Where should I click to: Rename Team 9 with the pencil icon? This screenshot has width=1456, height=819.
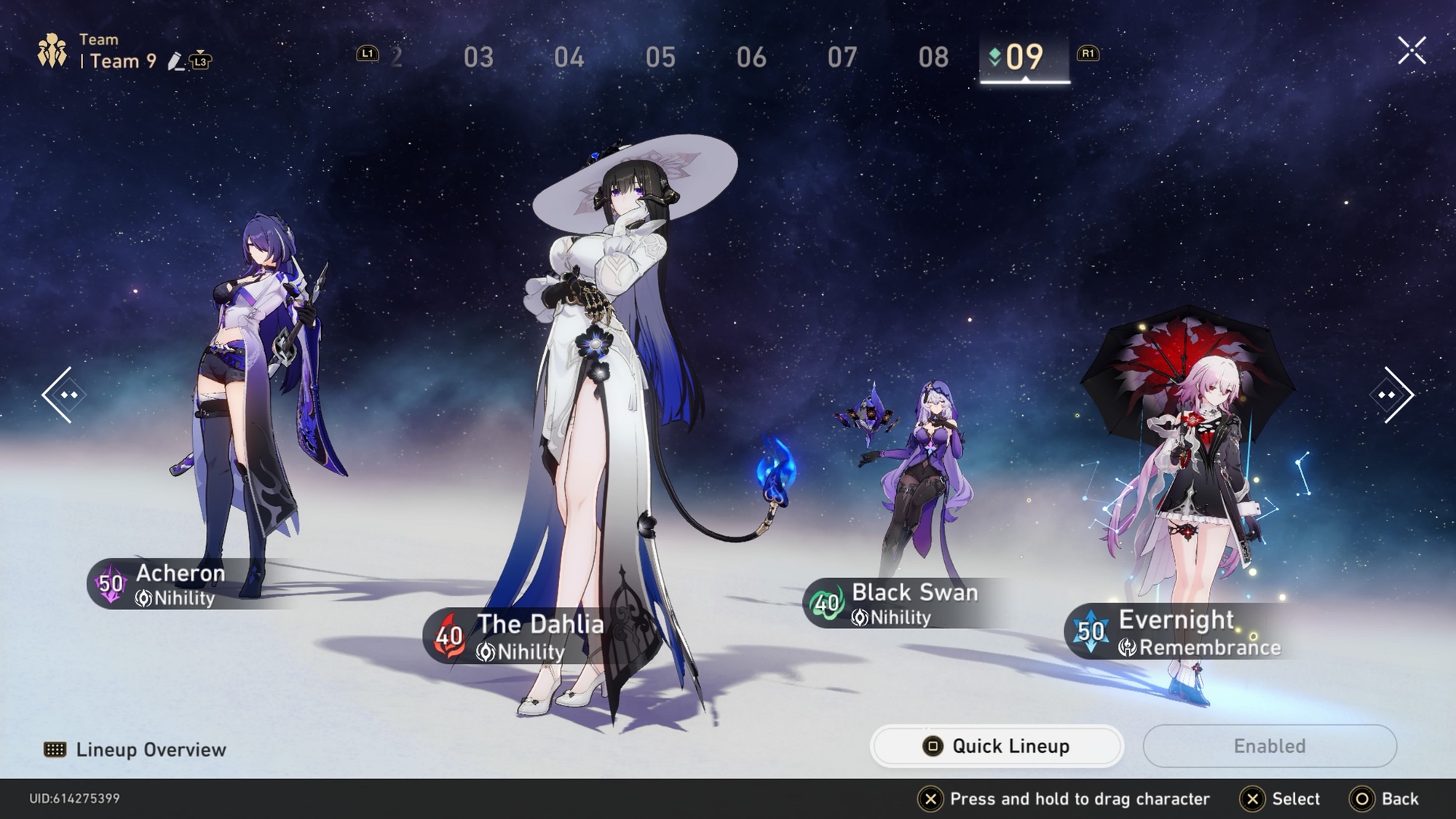[175, 62]
